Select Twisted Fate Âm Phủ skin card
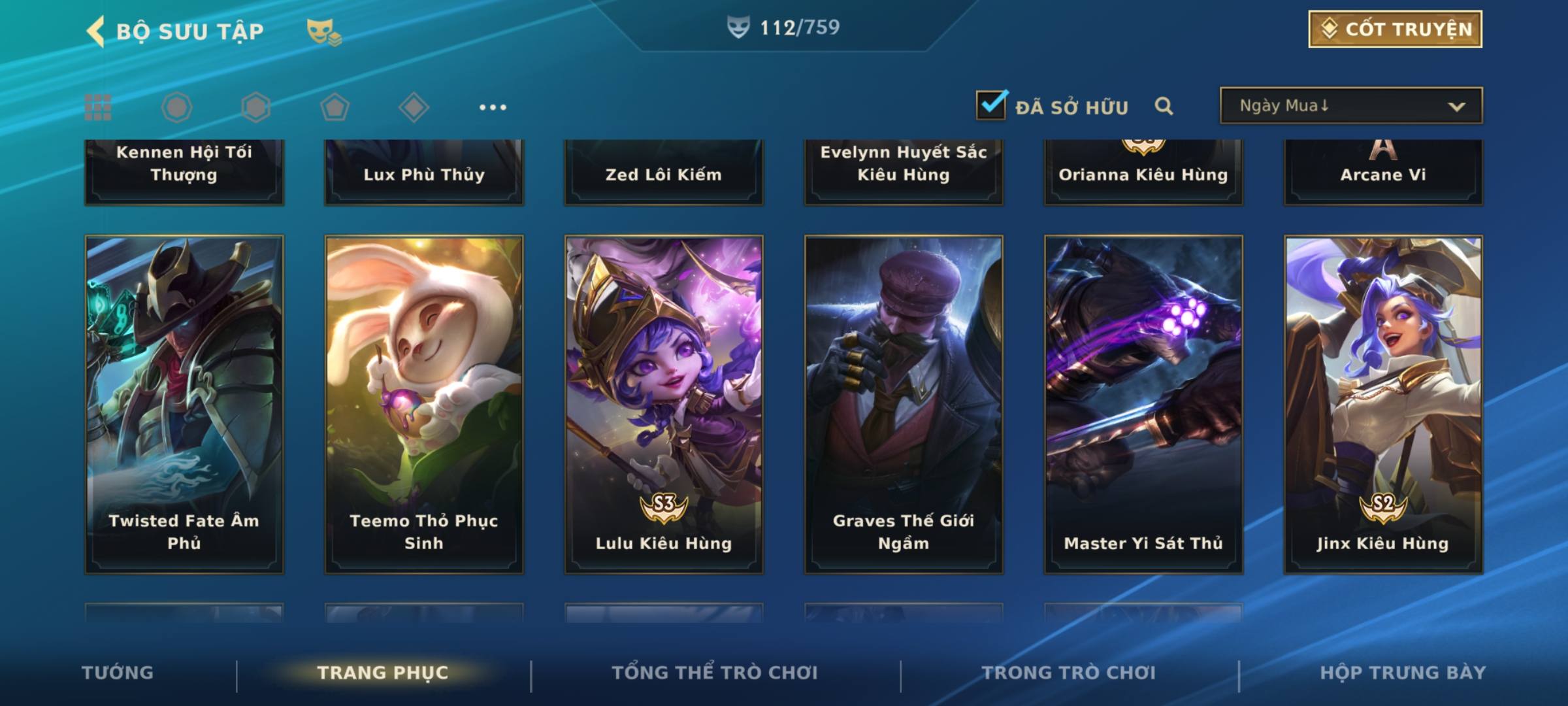This screenshot has width=1568, height=706. coord(184,404)
